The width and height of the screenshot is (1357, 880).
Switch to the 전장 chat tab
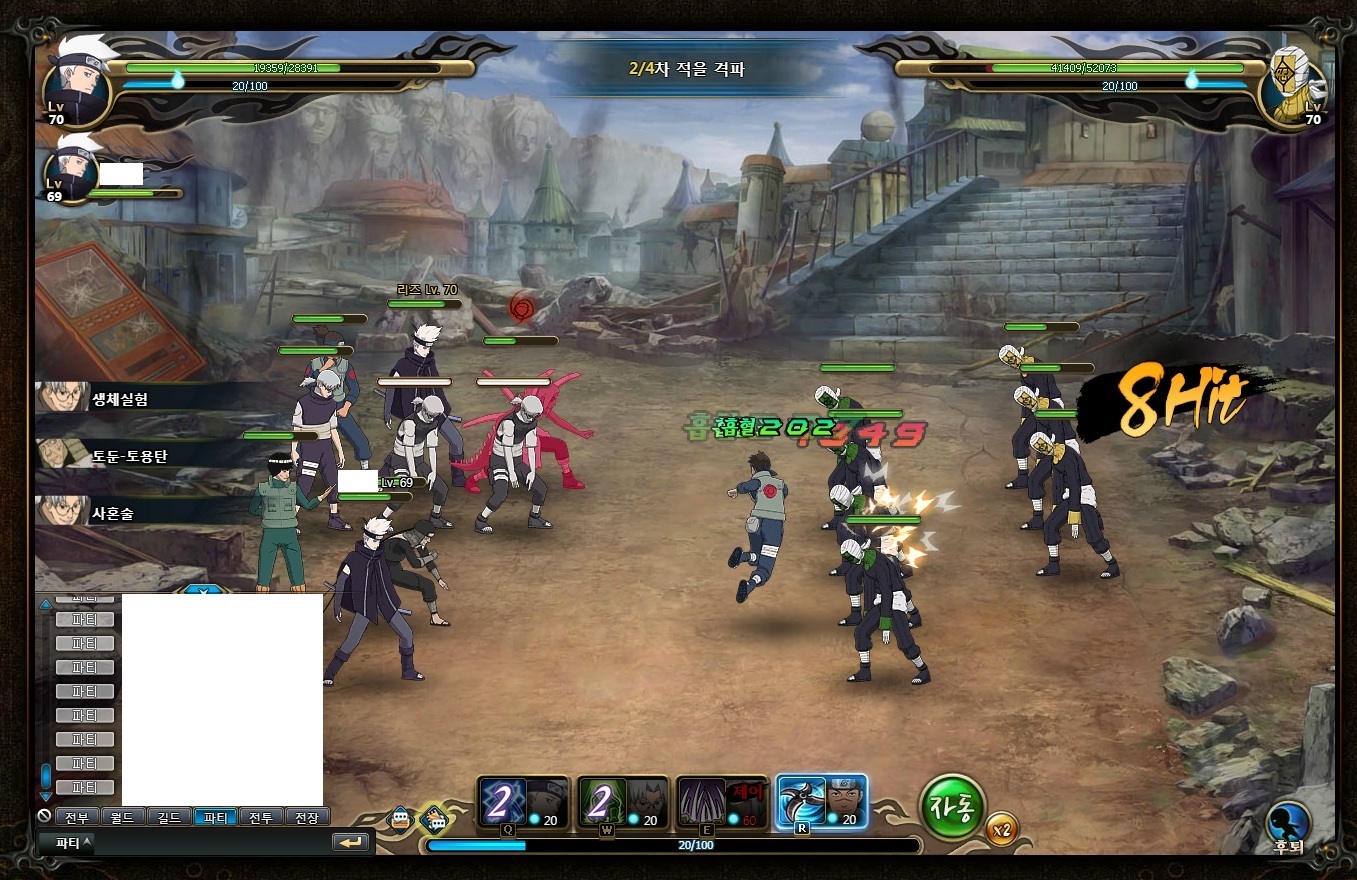coord(307,817)
